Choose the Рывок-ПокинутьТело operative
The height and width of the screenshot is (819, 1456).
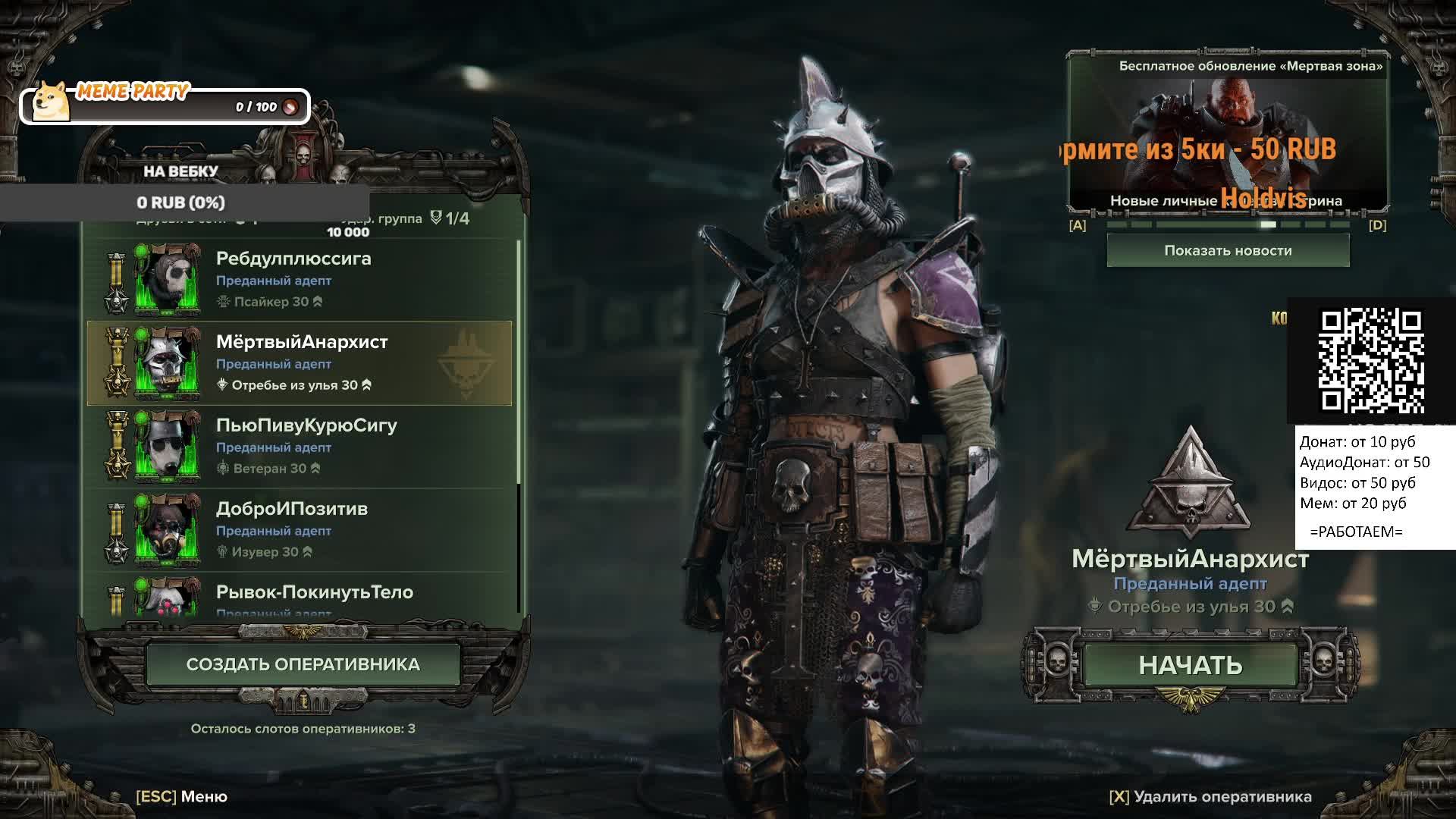pos(300,598)
